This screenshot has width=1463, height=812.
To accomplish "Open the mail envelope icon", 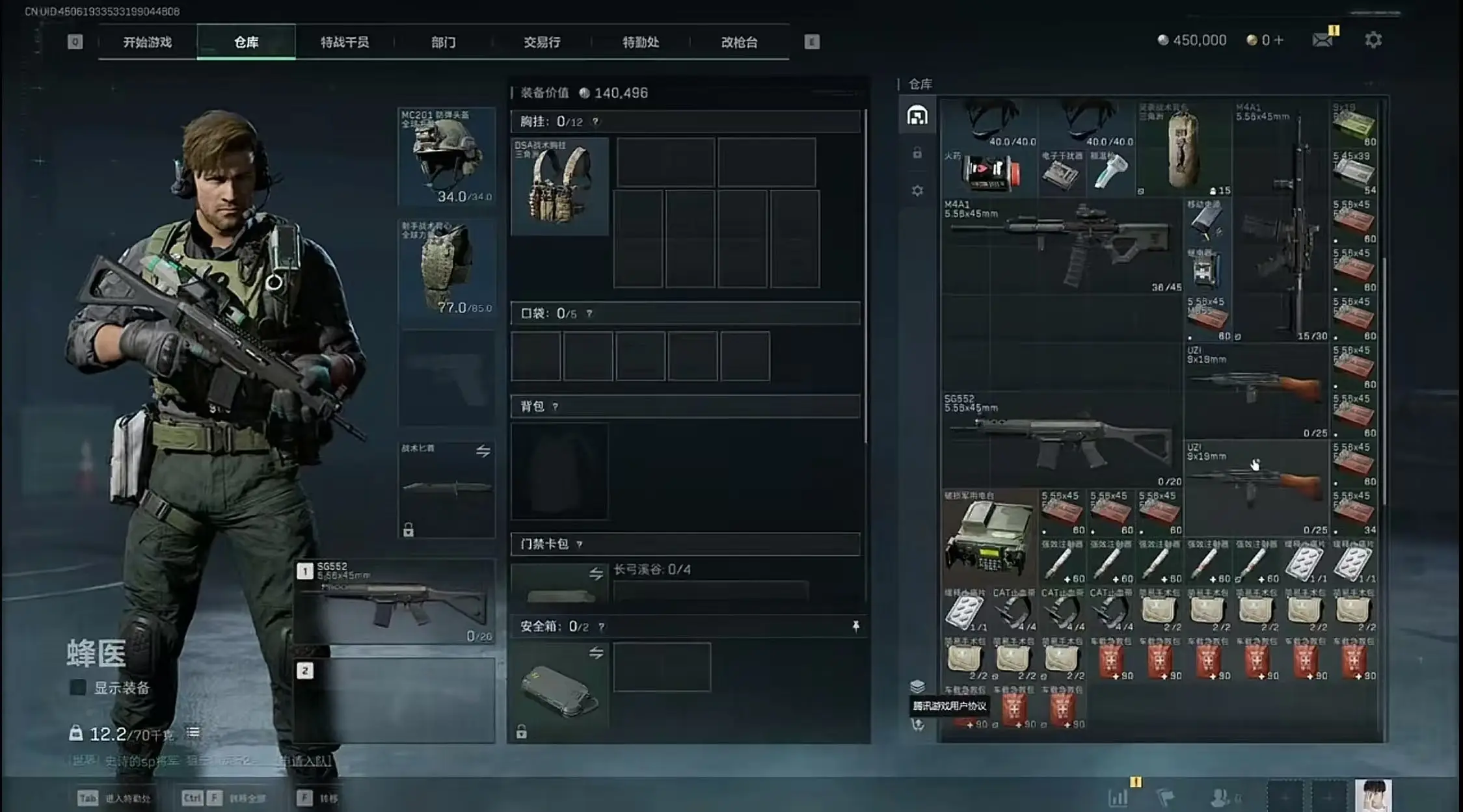I will [1322, 40].
